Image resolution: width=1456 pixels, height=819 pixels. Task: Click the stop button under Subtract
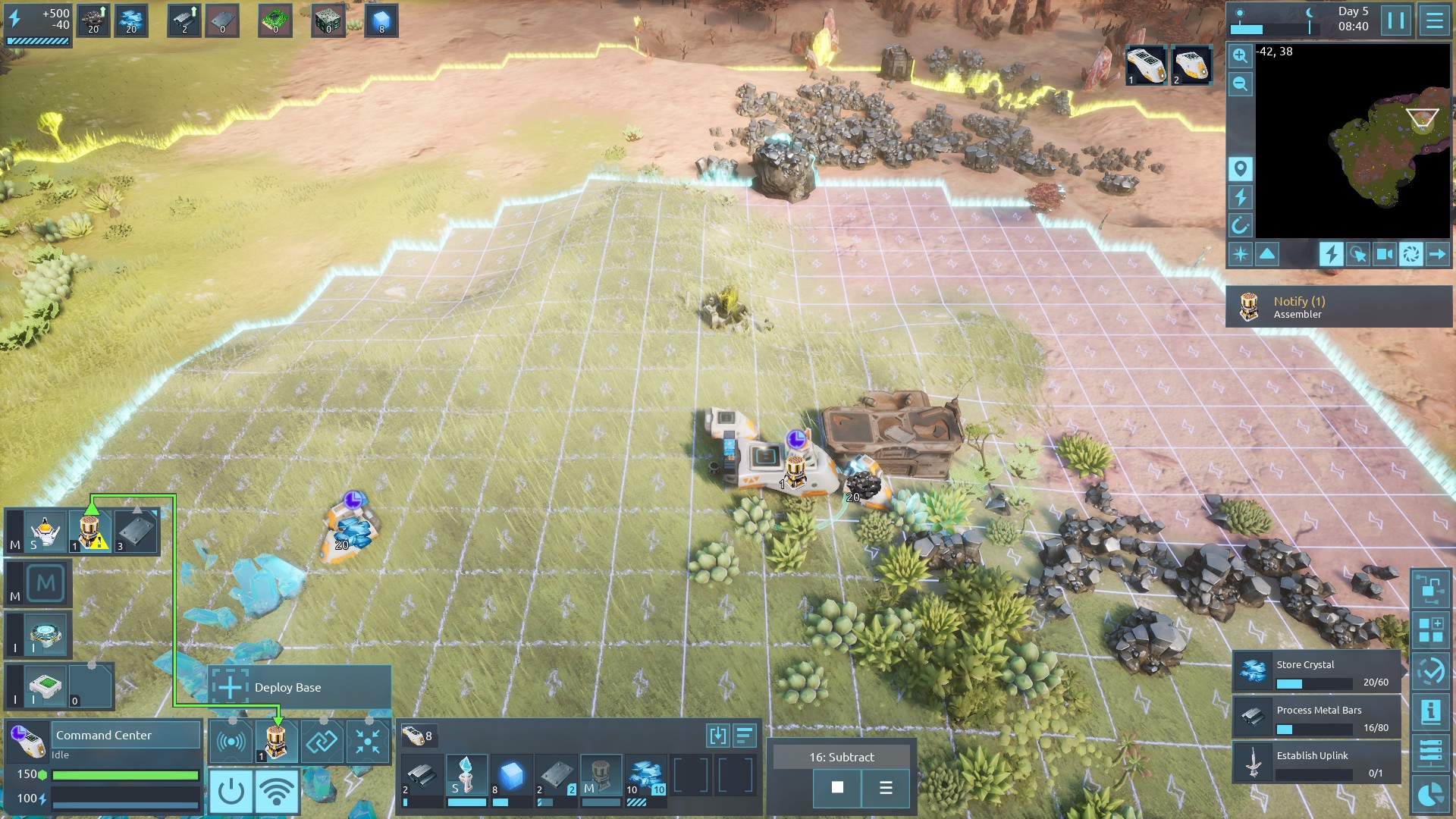[x=837, y=787]
